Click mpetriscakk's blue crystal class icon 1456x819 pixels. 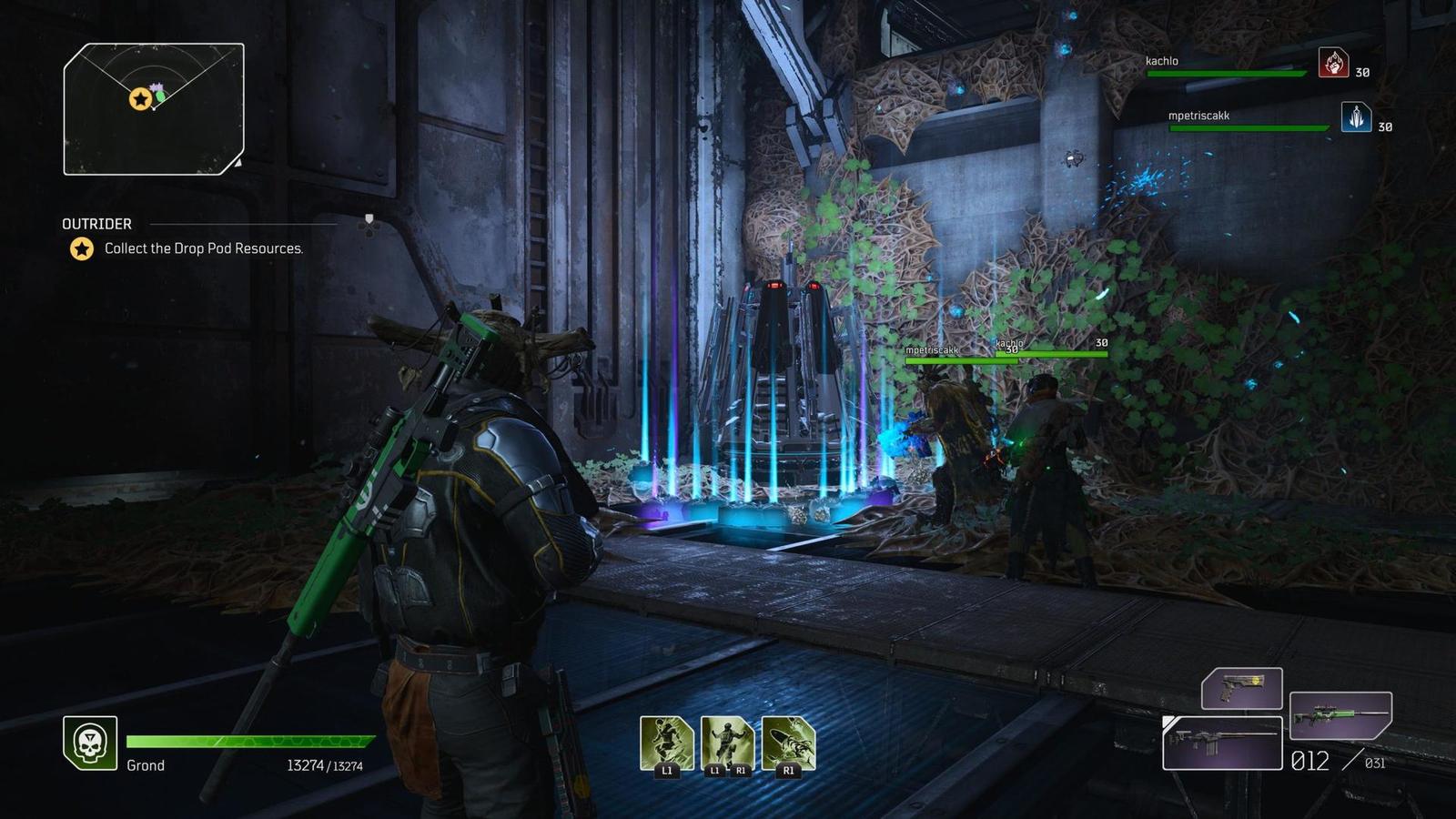coord(1356,117)
